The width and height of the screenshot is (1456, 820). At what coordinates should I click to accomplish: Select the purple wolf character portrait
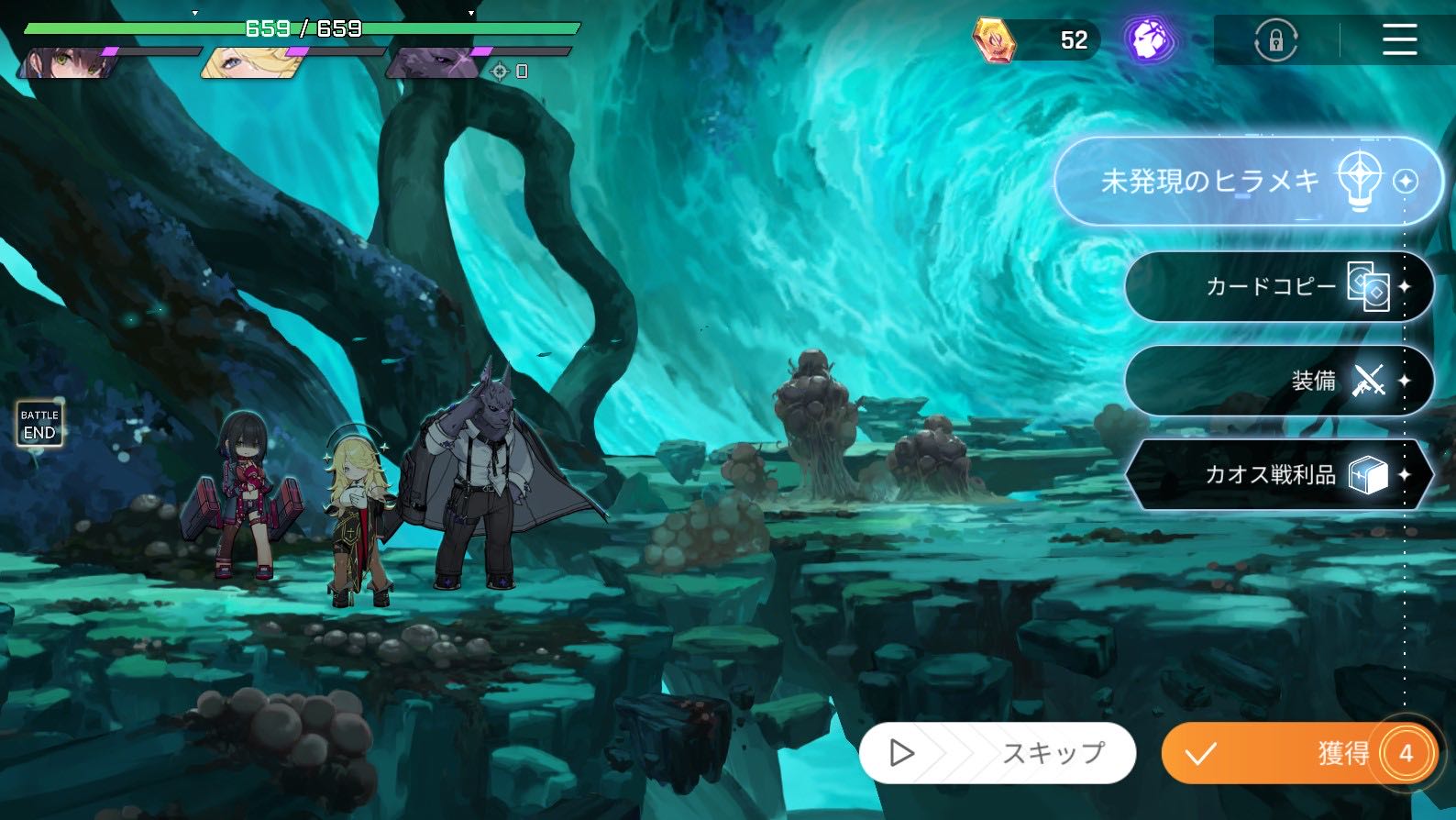point(433,62)
